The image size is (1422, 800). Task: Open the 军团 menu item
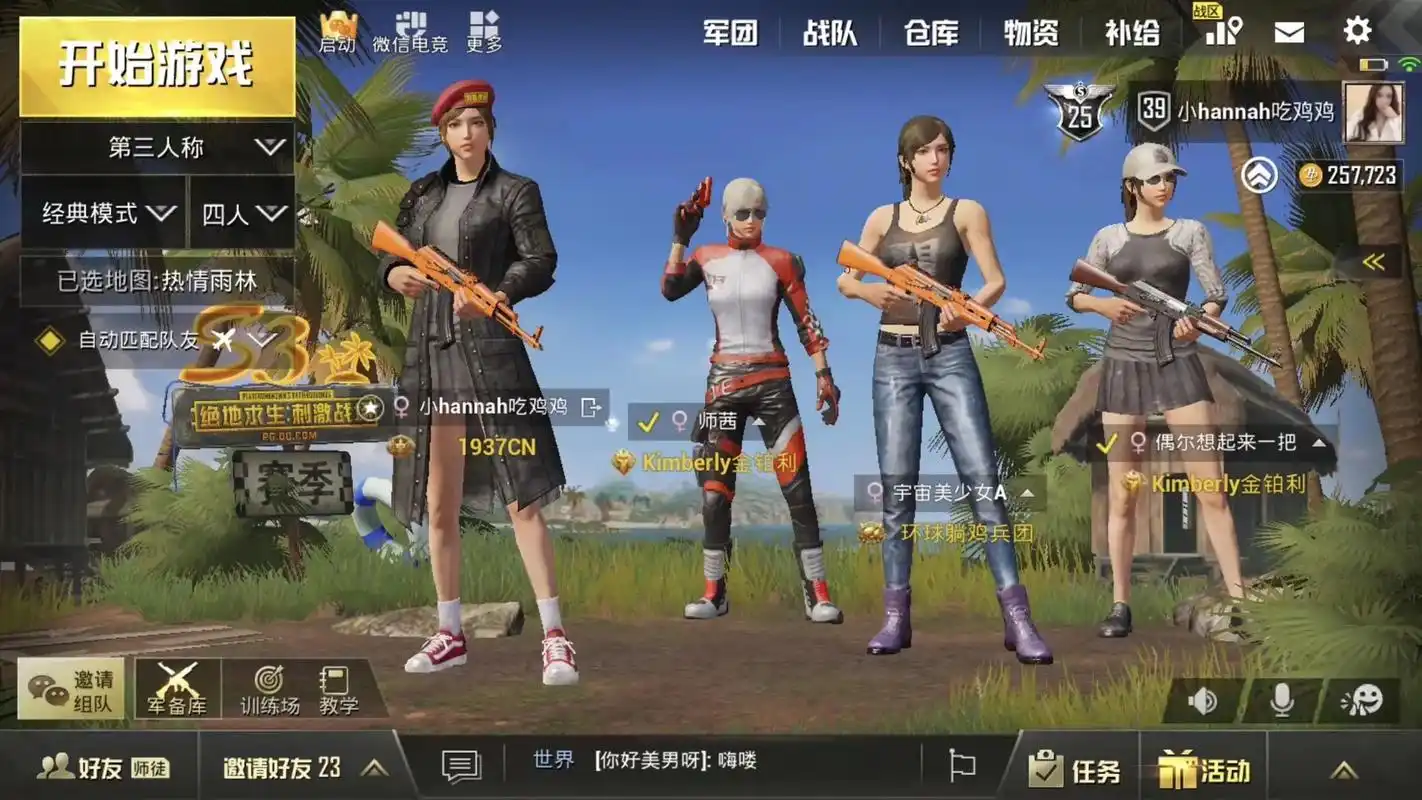click(x=731, y=33)
